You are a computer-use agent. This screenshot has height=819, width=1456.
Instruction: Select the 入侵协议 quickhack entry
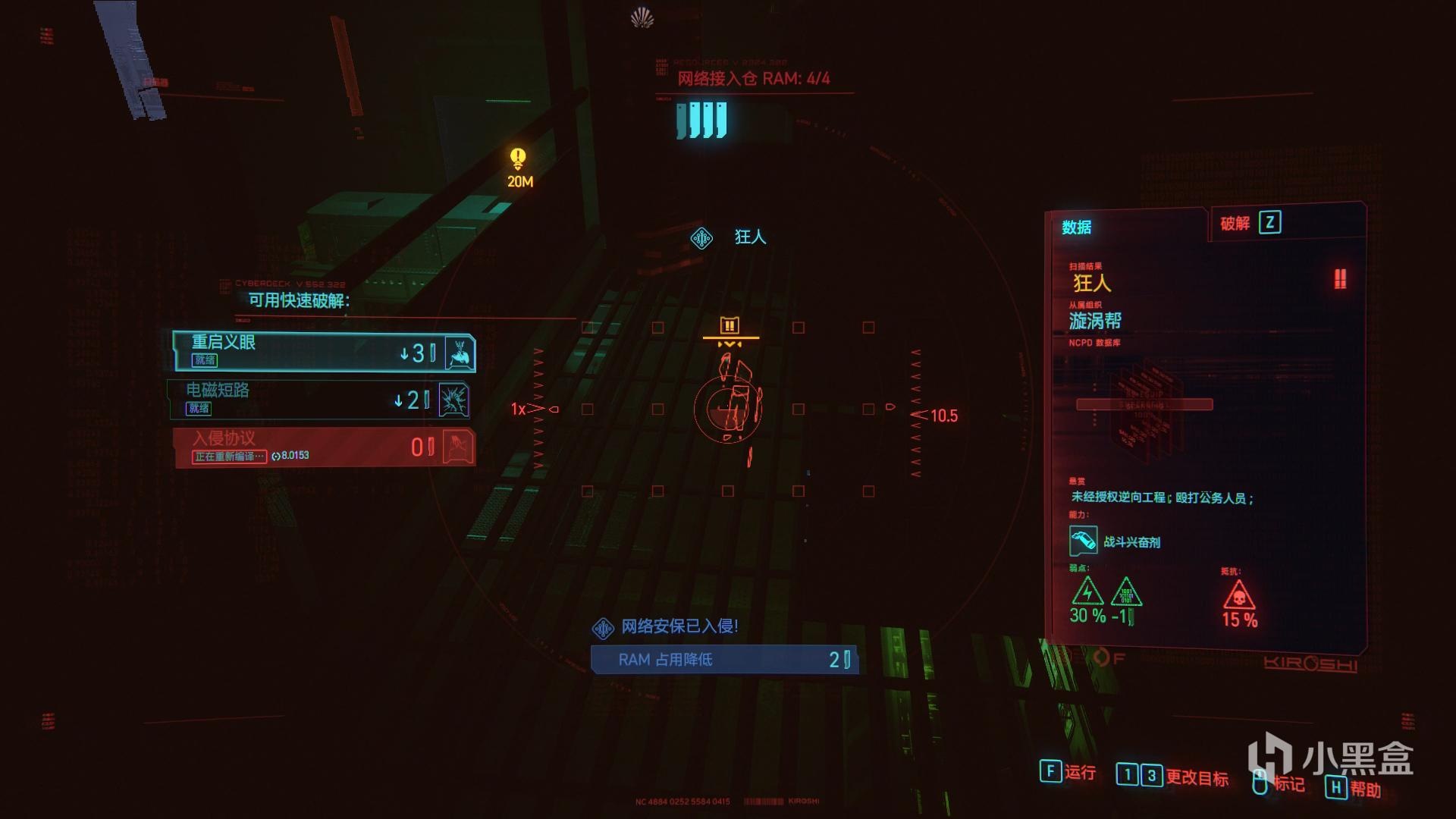[324, 447]
